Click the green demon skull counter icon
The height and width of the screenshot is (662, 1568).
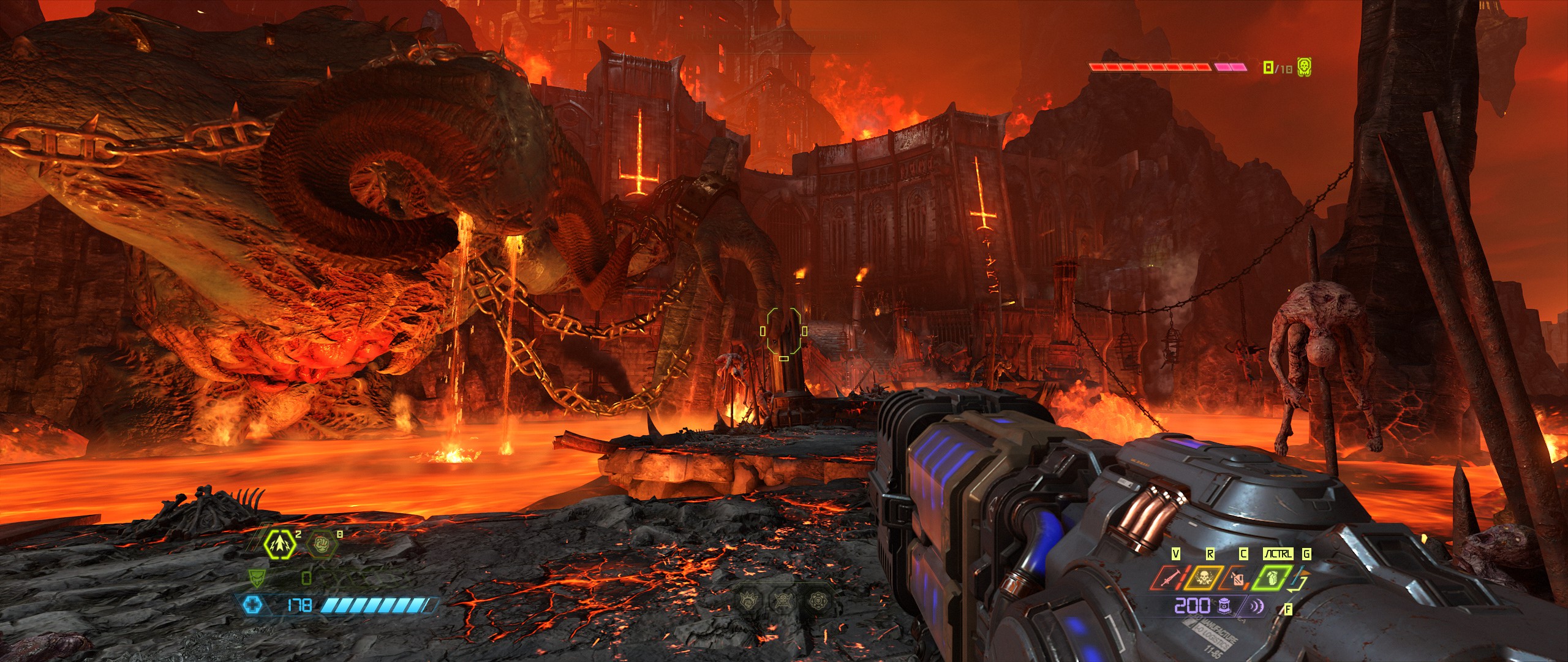click(1304, 67)
